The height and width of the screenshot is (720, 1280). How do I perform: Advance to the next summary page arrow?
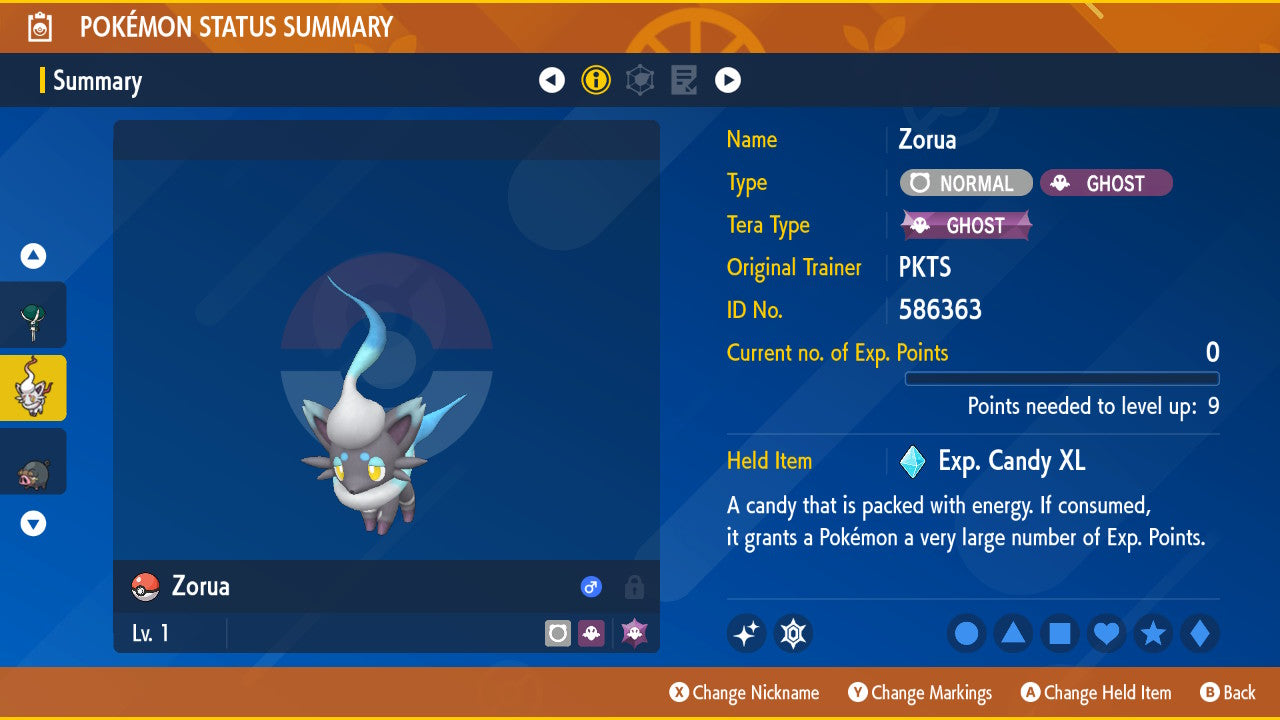click(x=730, y=79)
